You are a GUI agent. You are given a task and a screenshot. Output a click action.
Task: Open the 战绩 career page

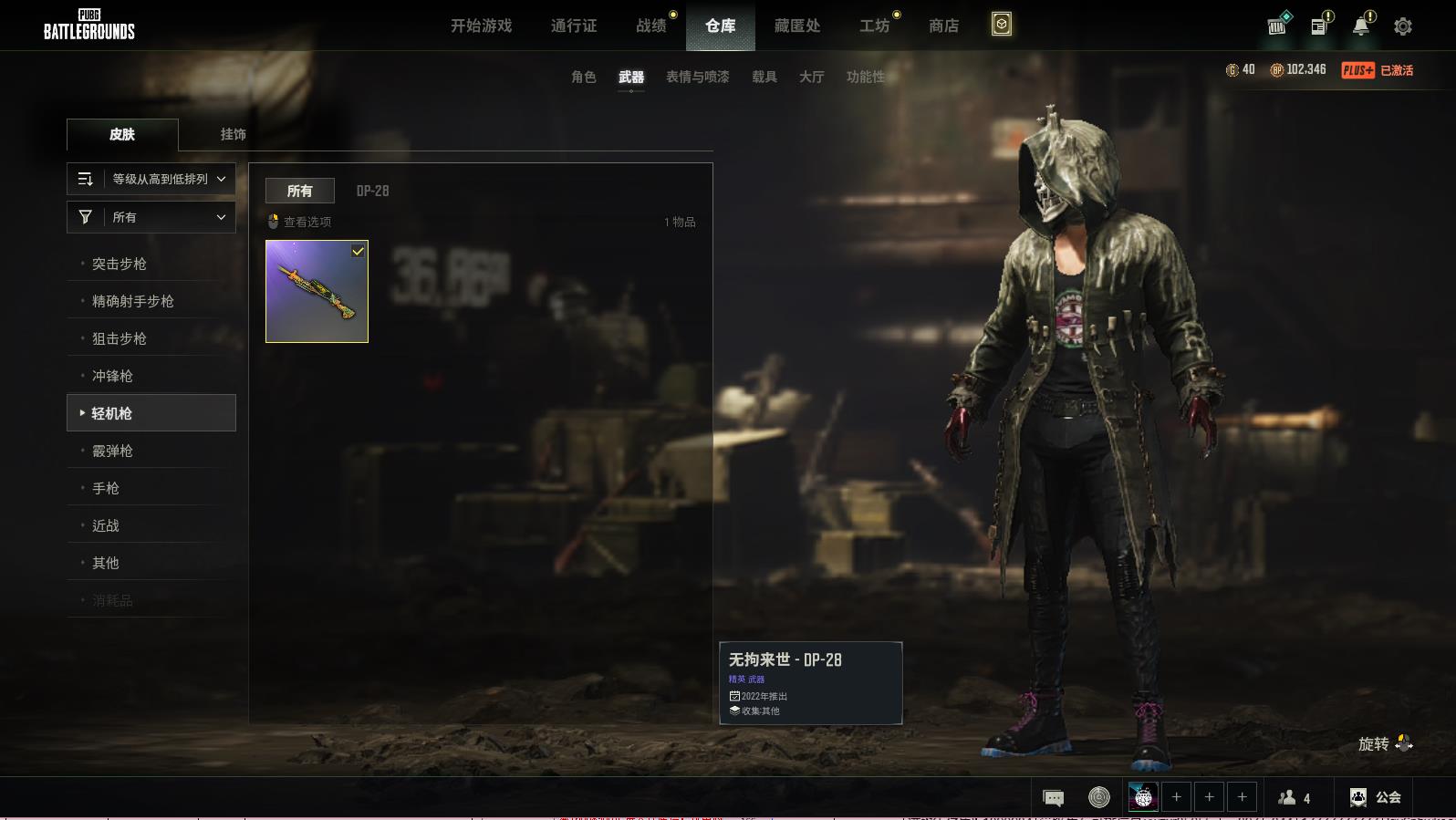(x=651, y=26)
